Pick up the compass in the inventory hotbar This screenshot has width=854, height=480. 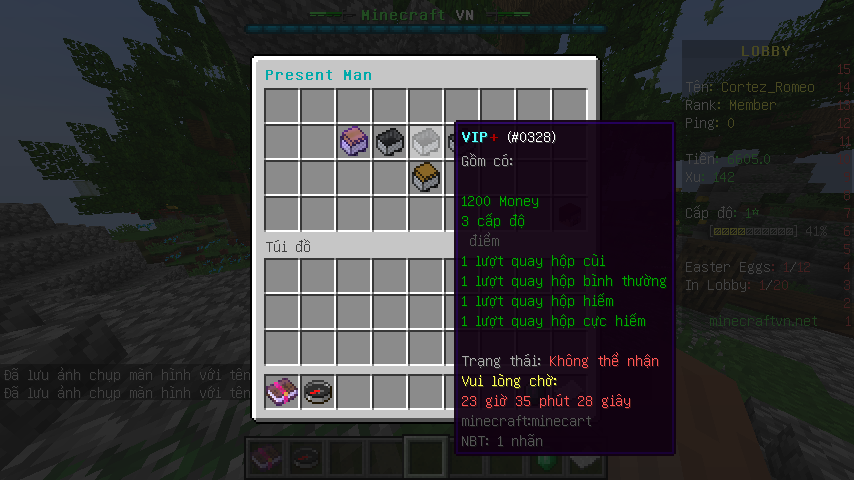318,391
